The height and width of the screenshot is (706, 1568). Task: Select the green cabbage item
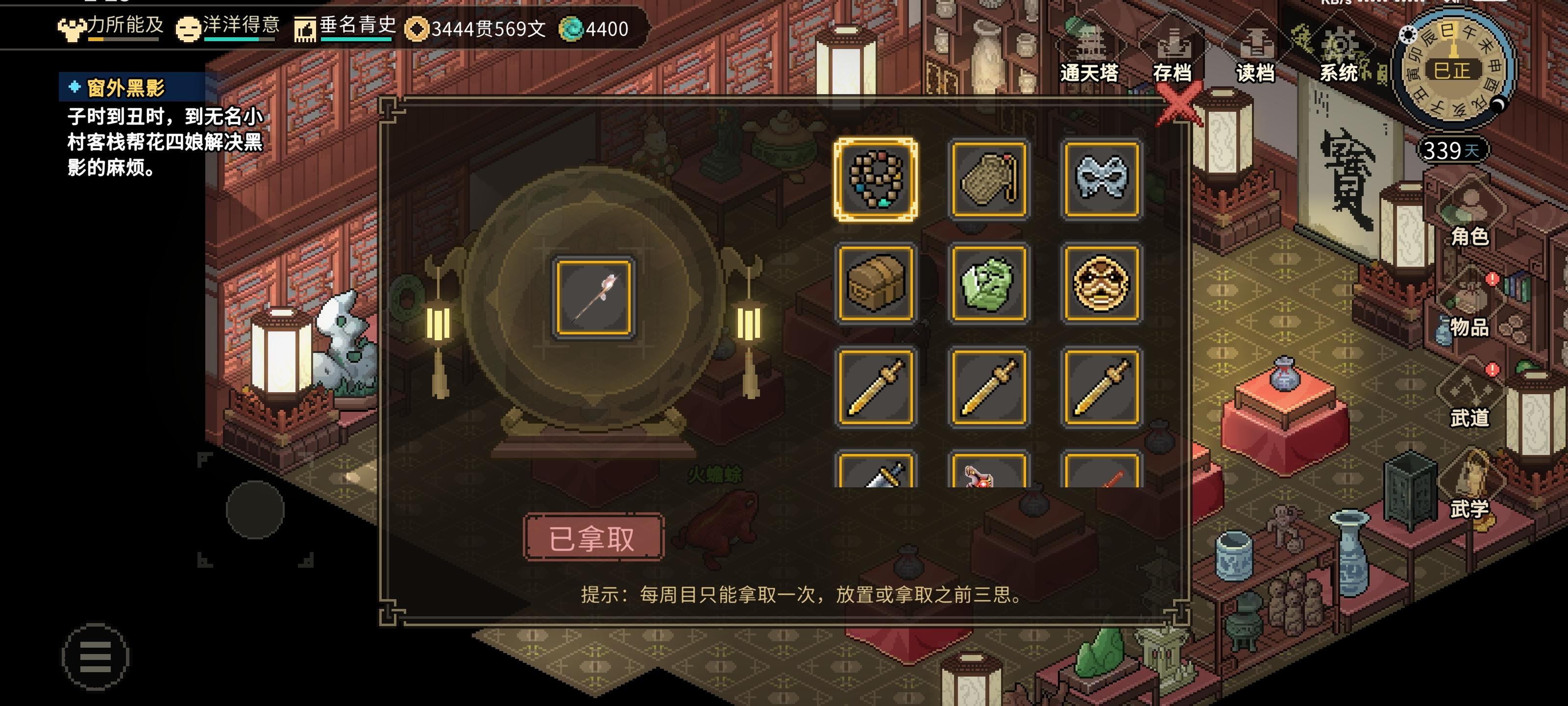(989, 284)
